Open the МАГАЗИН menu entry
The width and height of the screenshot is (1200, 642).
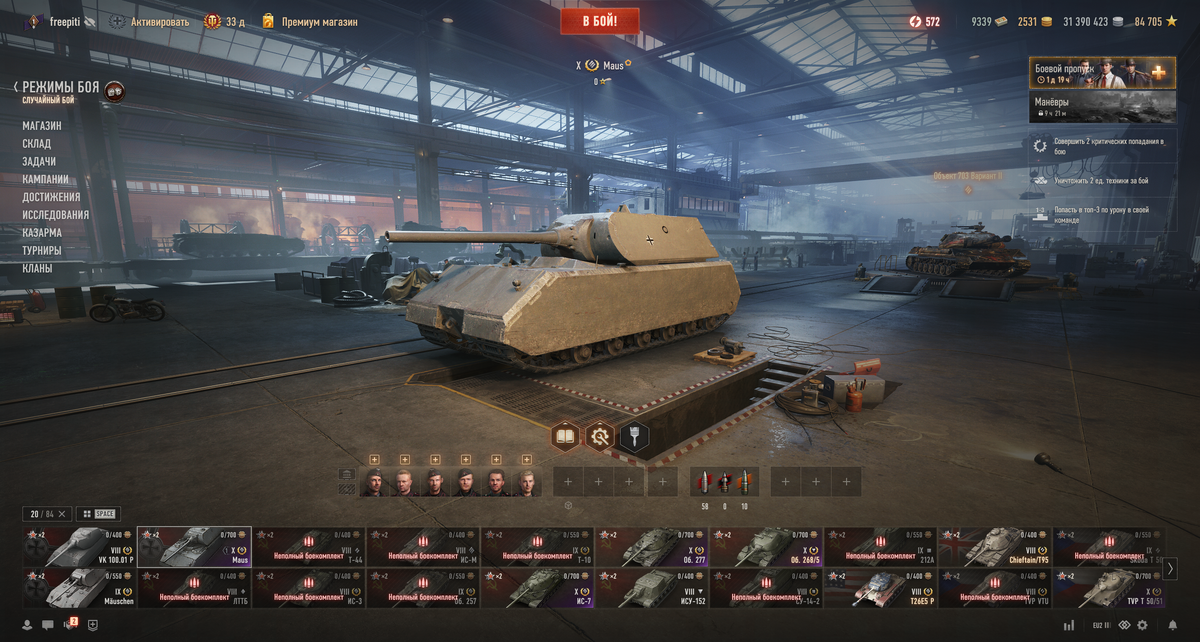pos(42,126)
